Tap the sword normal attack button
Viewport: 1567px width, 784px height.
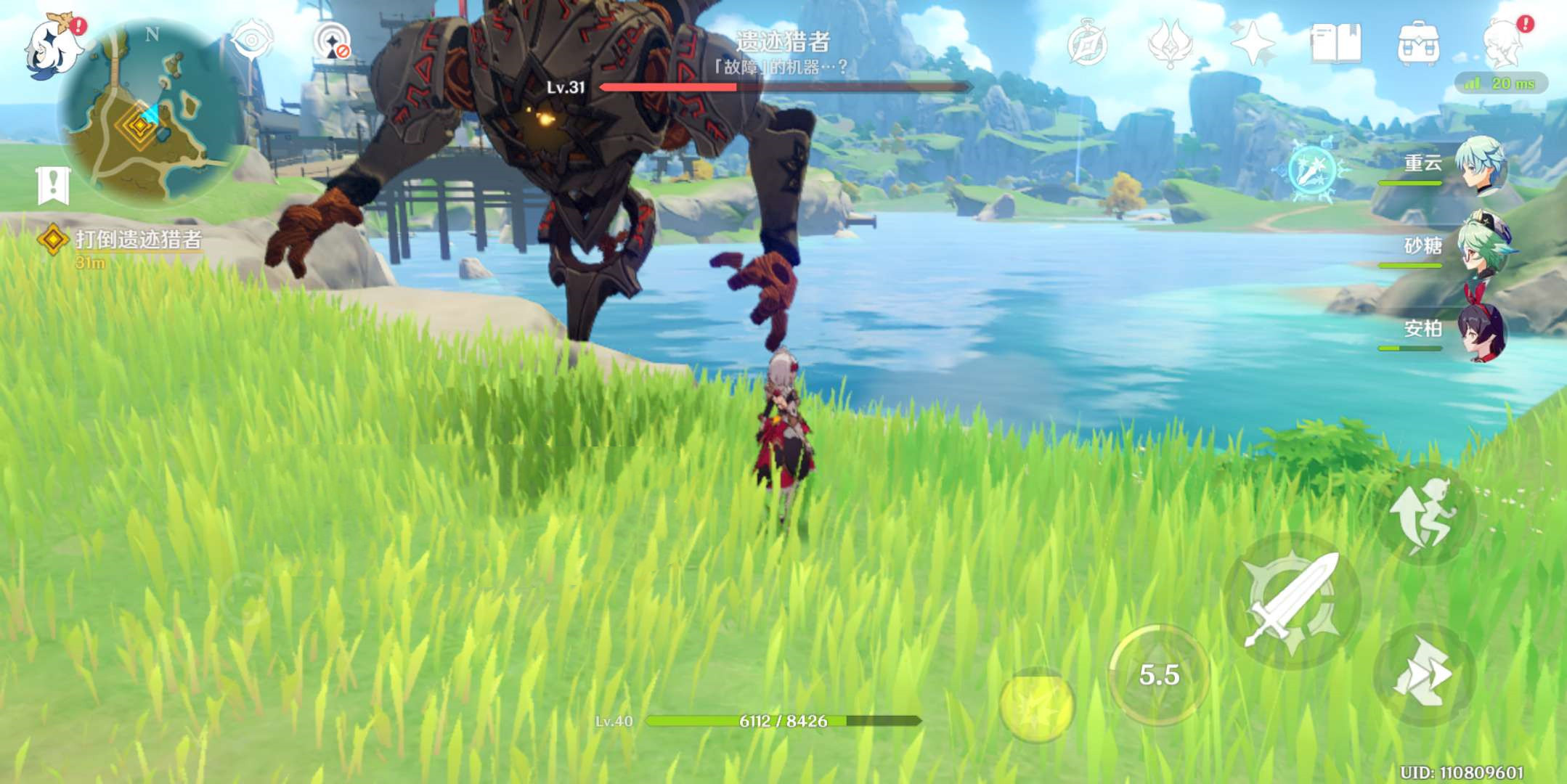tap(1293, 601)
